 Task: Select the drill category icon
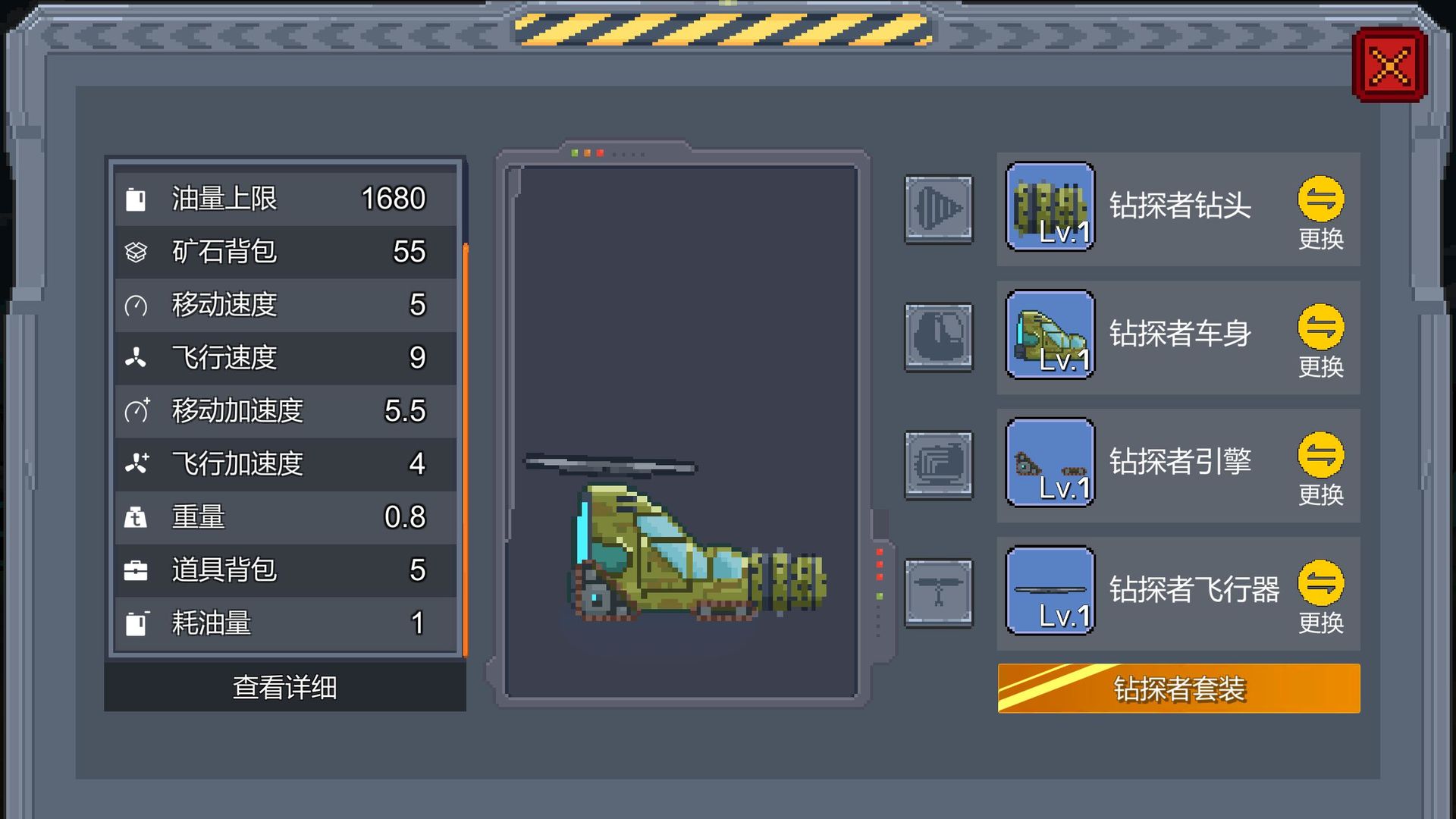938,210
